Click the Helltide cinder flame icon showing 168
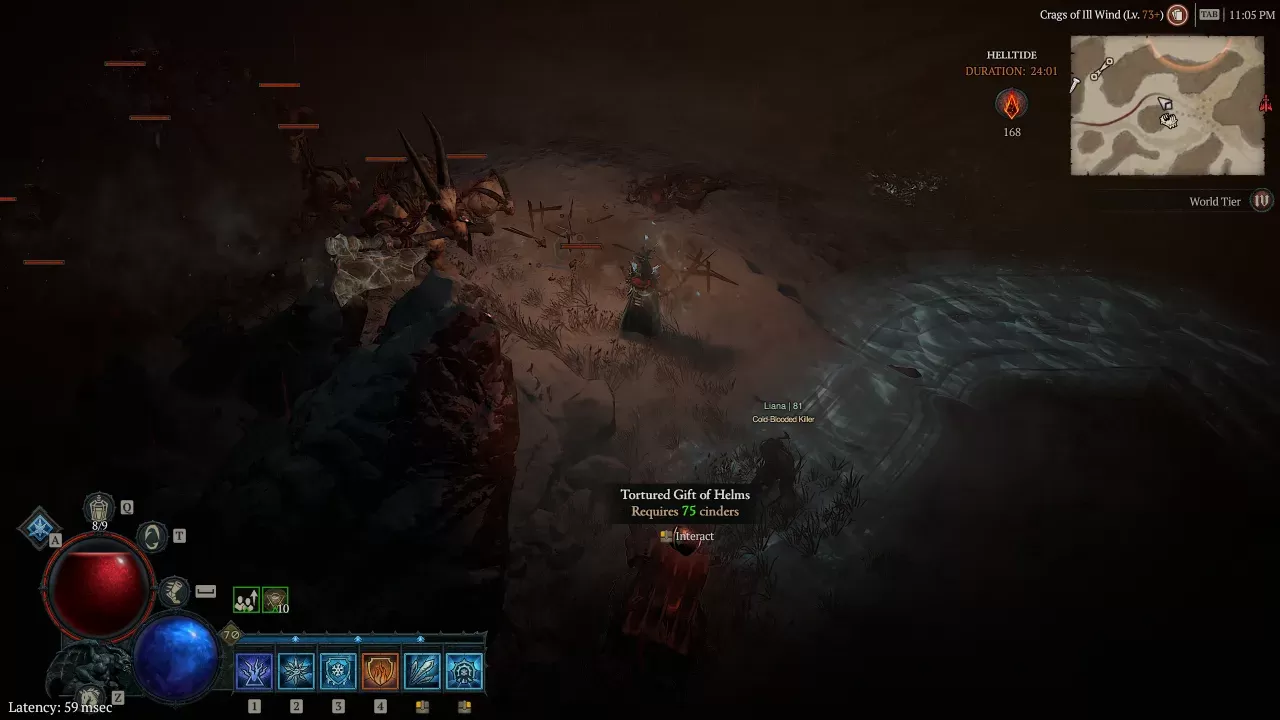This screenshot has height=720, width=1280. (1011, 105)
